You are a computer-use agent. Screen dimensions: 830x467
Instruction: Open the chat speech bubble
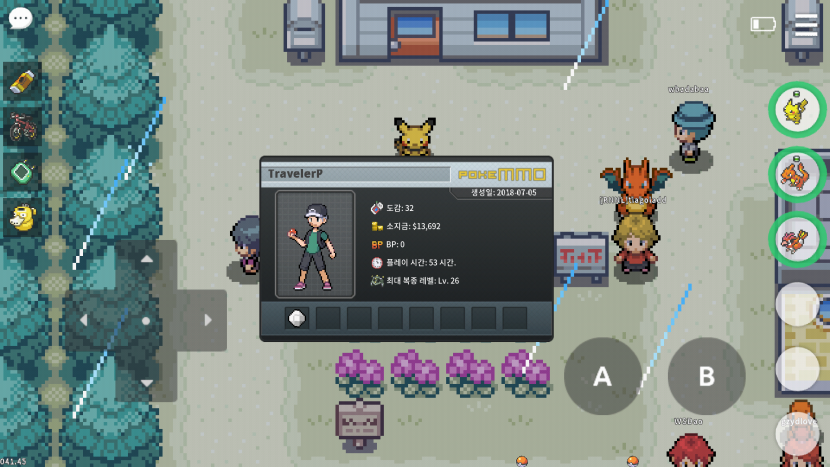click(20, 18)
